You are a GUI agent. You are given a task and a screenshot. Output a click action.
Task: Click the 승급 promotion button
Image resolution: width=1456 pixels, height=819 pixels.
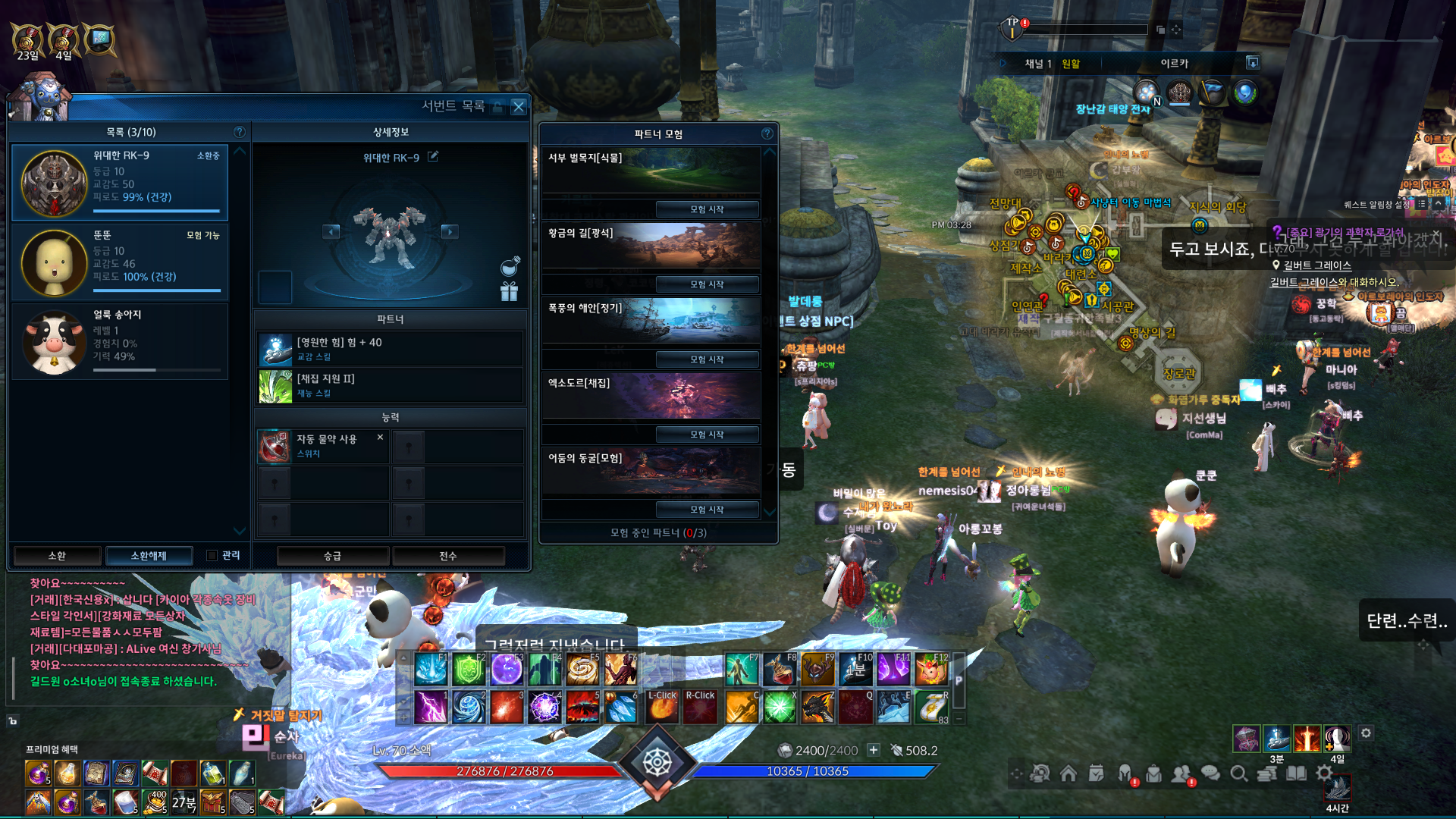point(333,556)
